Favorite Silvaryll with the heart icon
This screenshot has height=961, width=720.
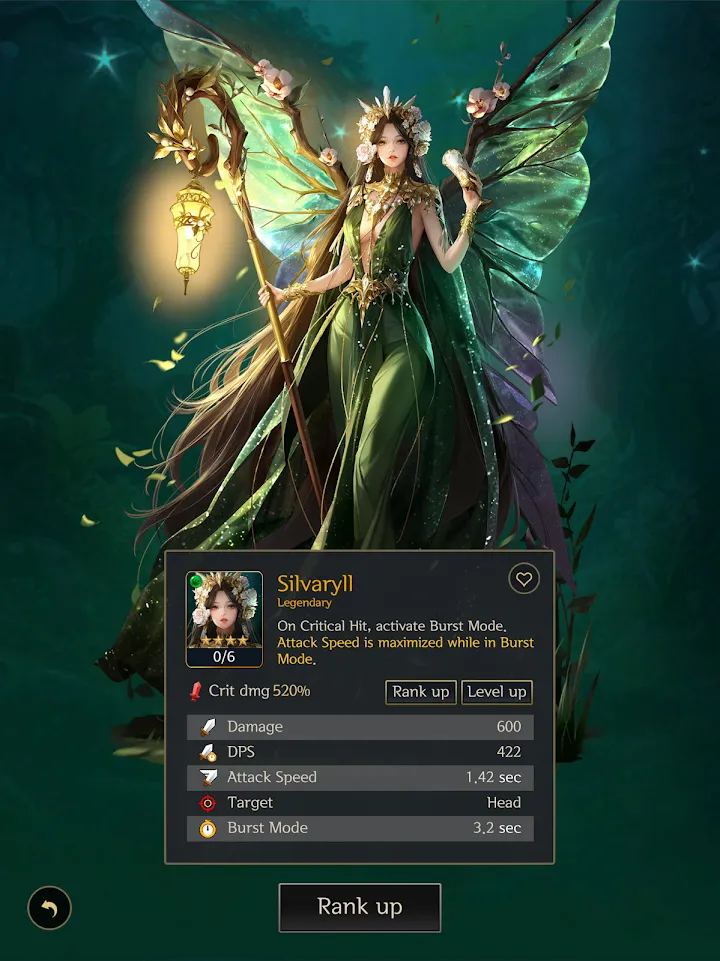click(x=523, y=579)
